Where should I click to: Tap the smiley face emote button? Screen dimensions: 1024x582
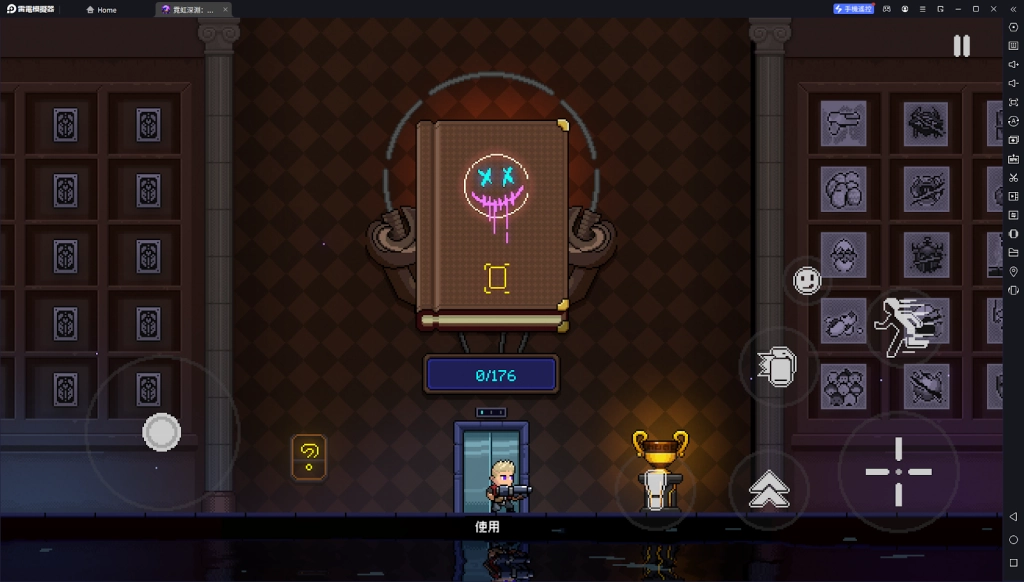(x=807, y=281)
